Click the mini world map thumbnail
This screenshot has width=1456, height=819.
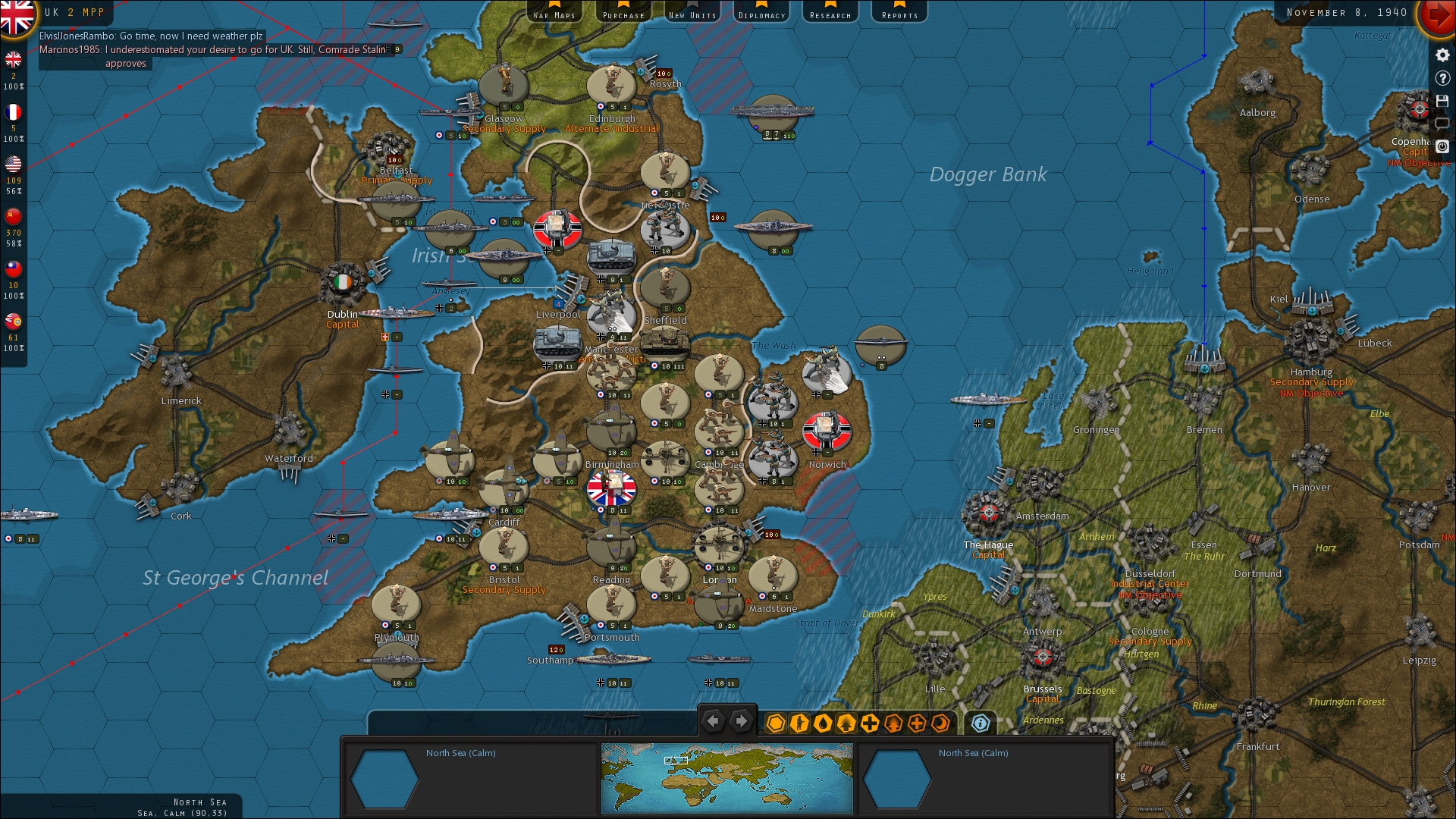pyautogui.click(x=726, y=777)
